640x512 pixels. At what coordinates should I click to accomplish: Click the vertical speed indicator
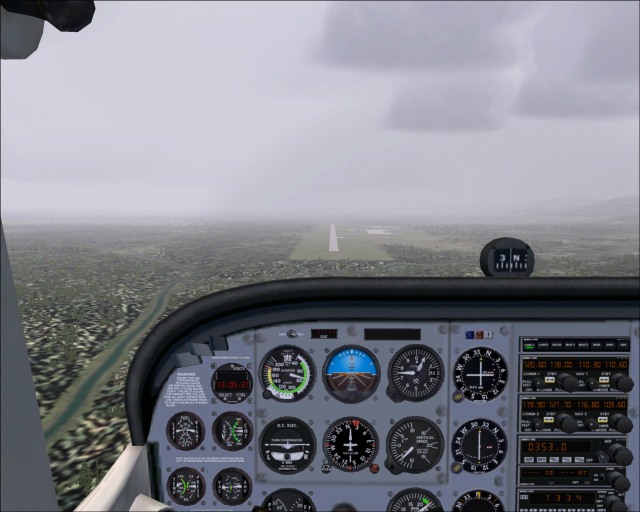point(415,444)
